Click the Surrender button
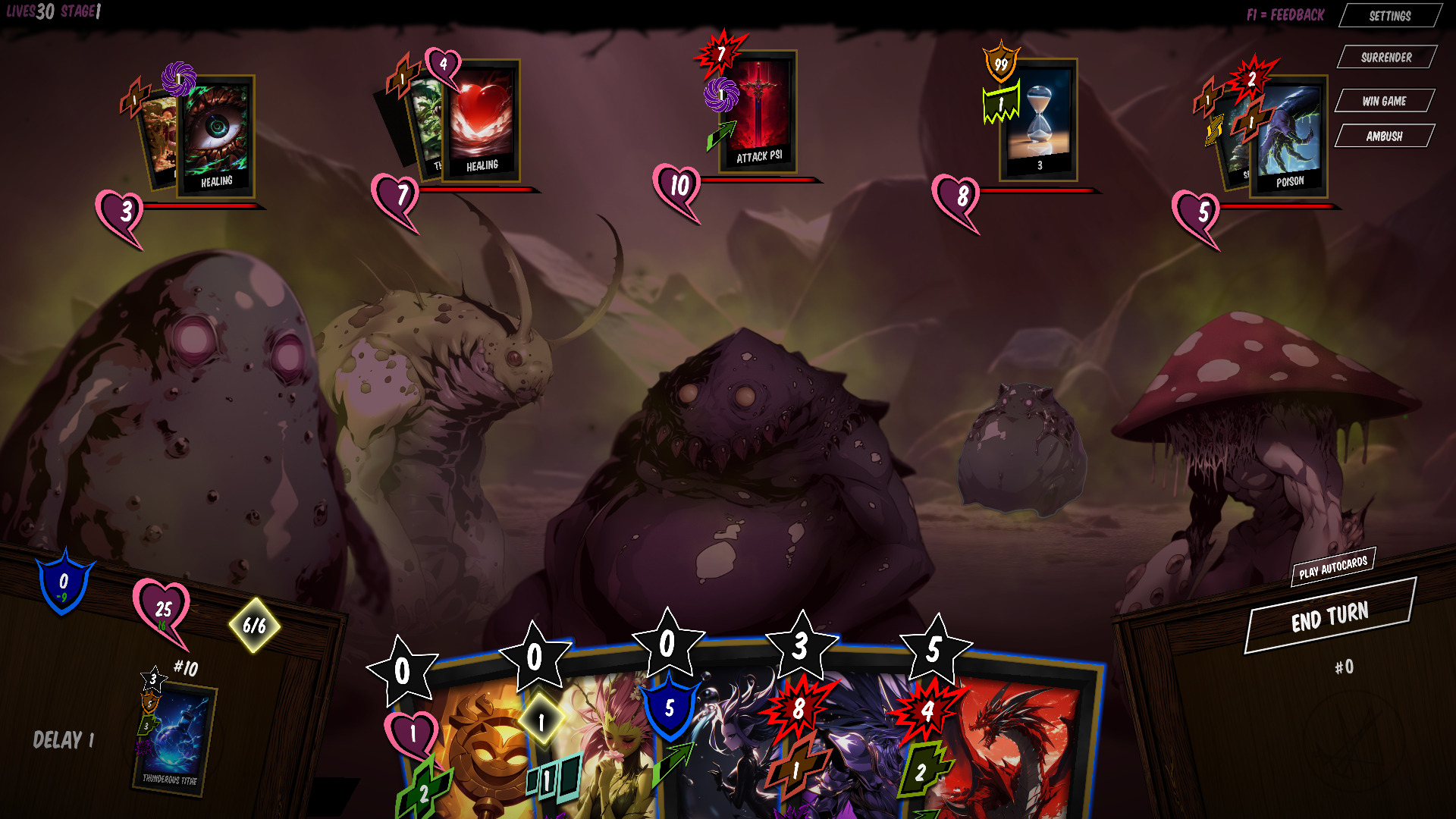Screen dimensions: 1456x819 tap(1386, 58)
